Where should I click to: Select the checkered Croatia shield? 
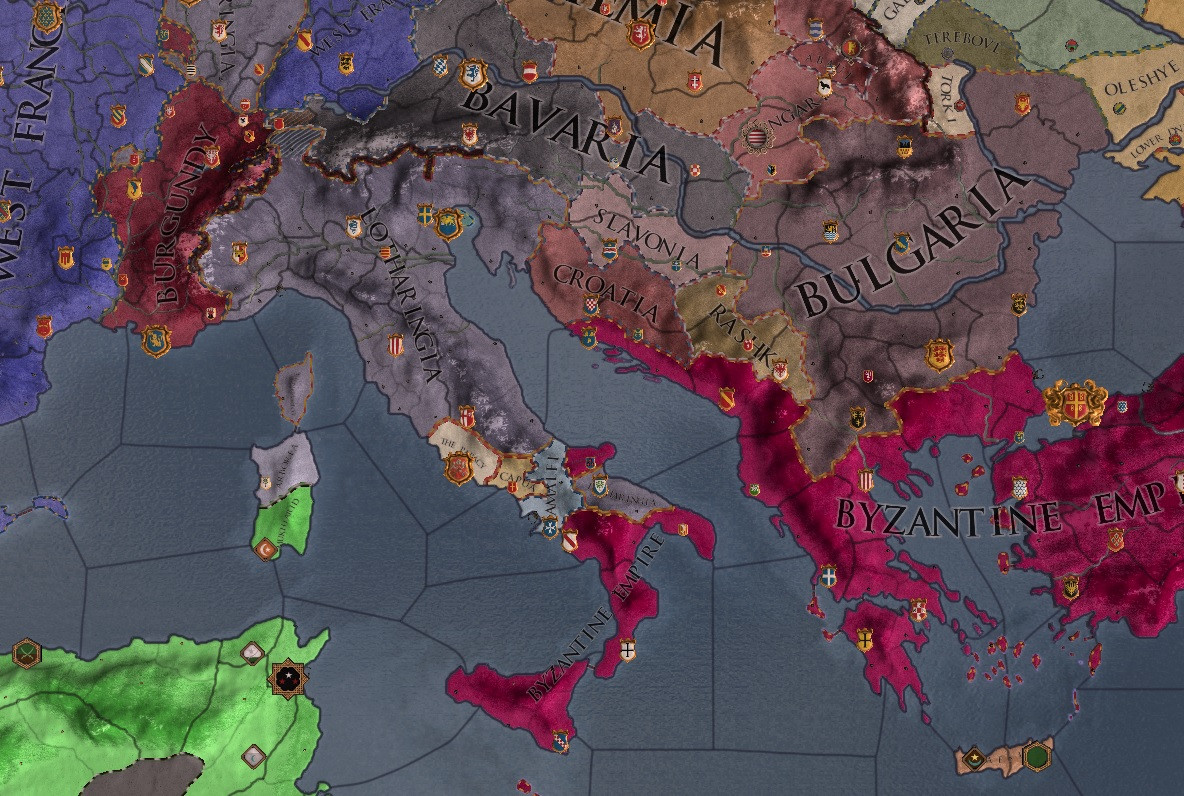pyautogui.click(x=591, y=303)
